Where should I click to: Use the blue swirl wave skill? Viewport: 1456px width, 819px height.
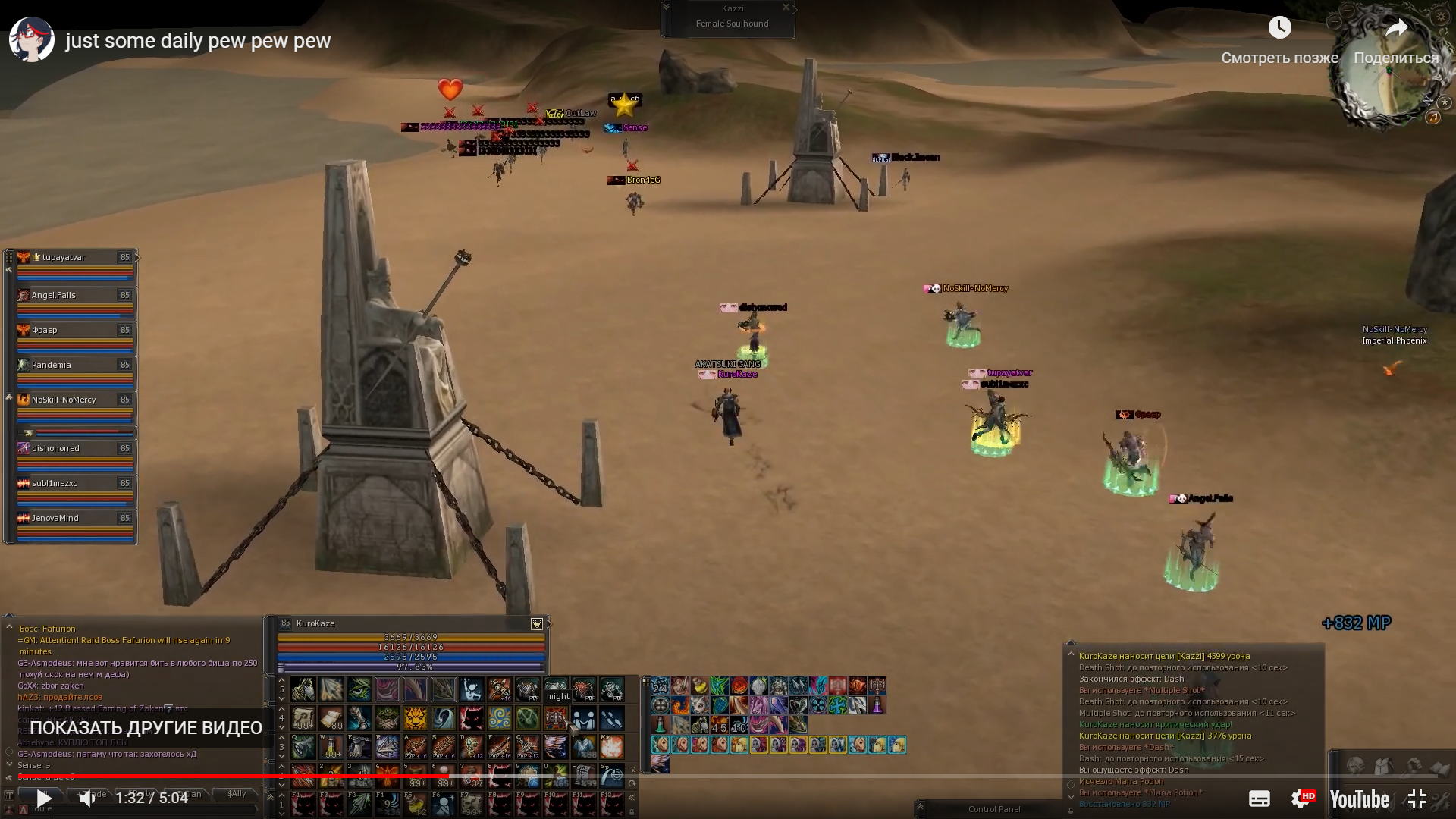click(x=444, y=717)
